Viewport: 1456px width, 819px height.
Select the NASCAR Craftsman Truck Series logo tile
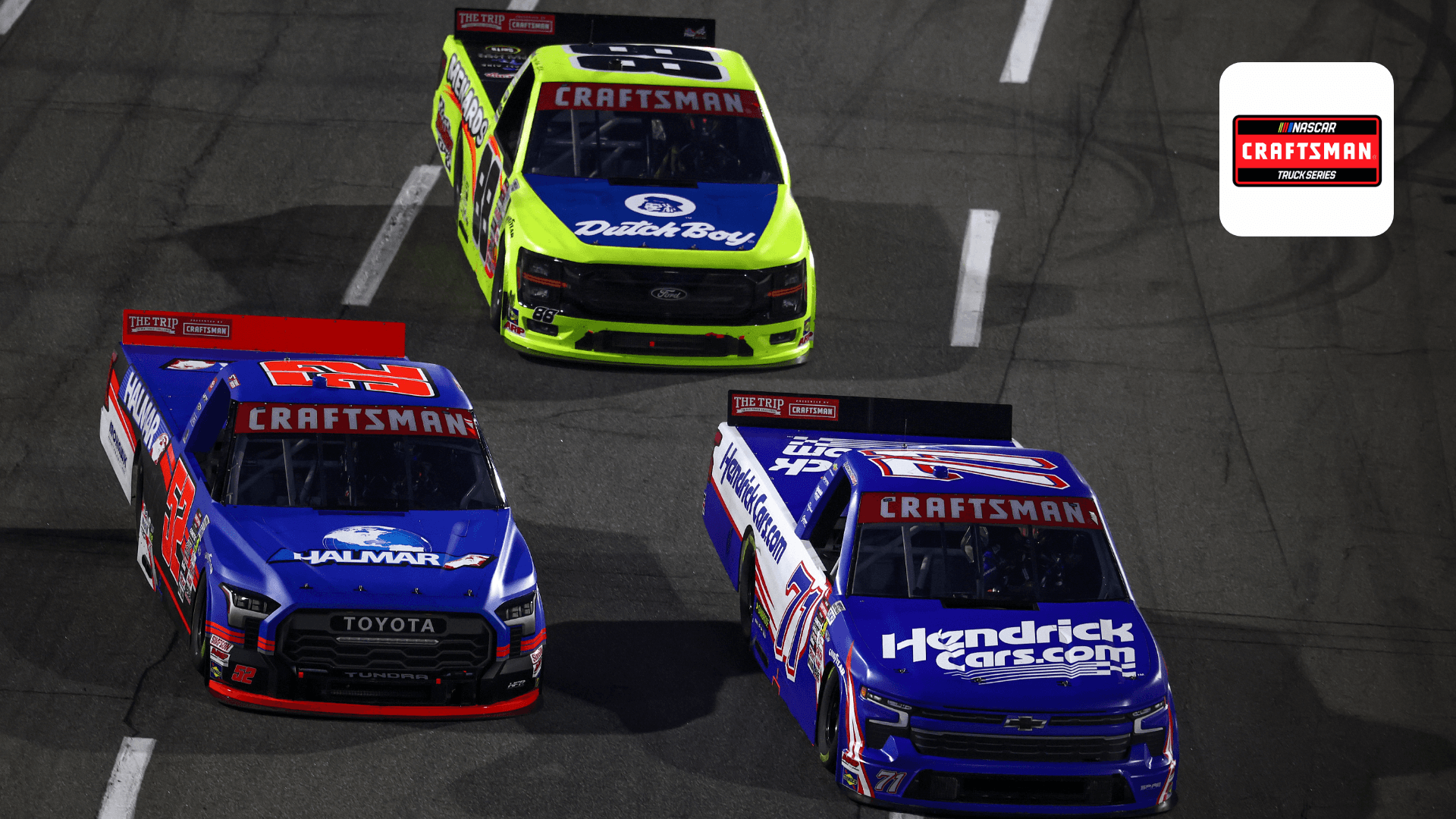tap(1306, 149)
